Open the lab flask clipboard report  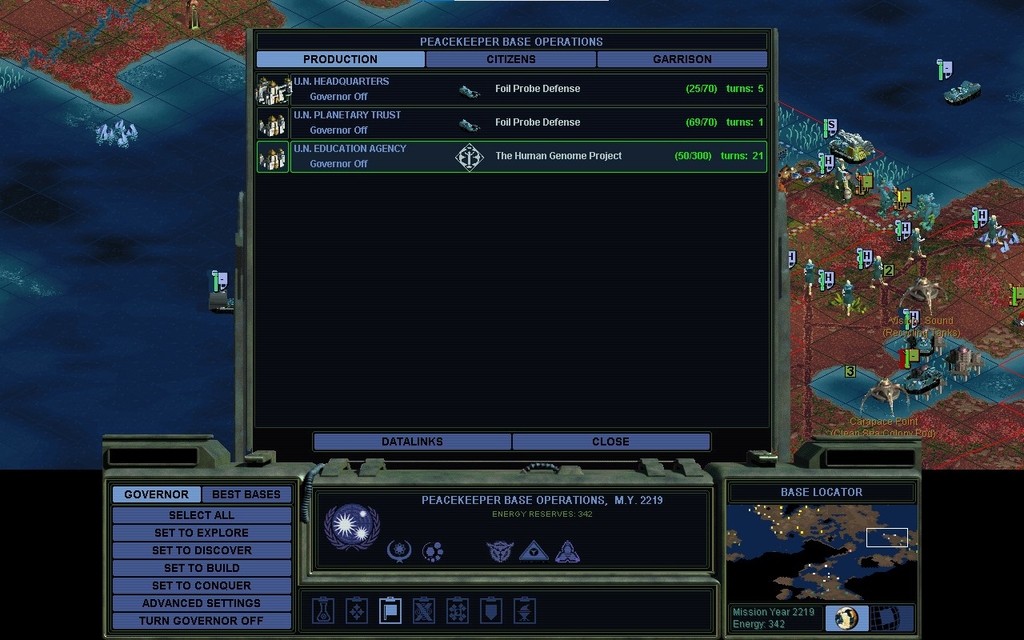[x=323, y=610]
